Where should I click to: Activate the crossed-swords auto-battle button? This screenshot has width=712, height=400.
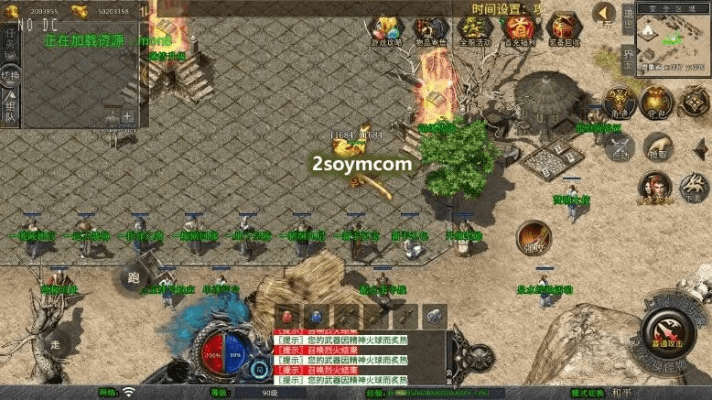coord(619,146)
